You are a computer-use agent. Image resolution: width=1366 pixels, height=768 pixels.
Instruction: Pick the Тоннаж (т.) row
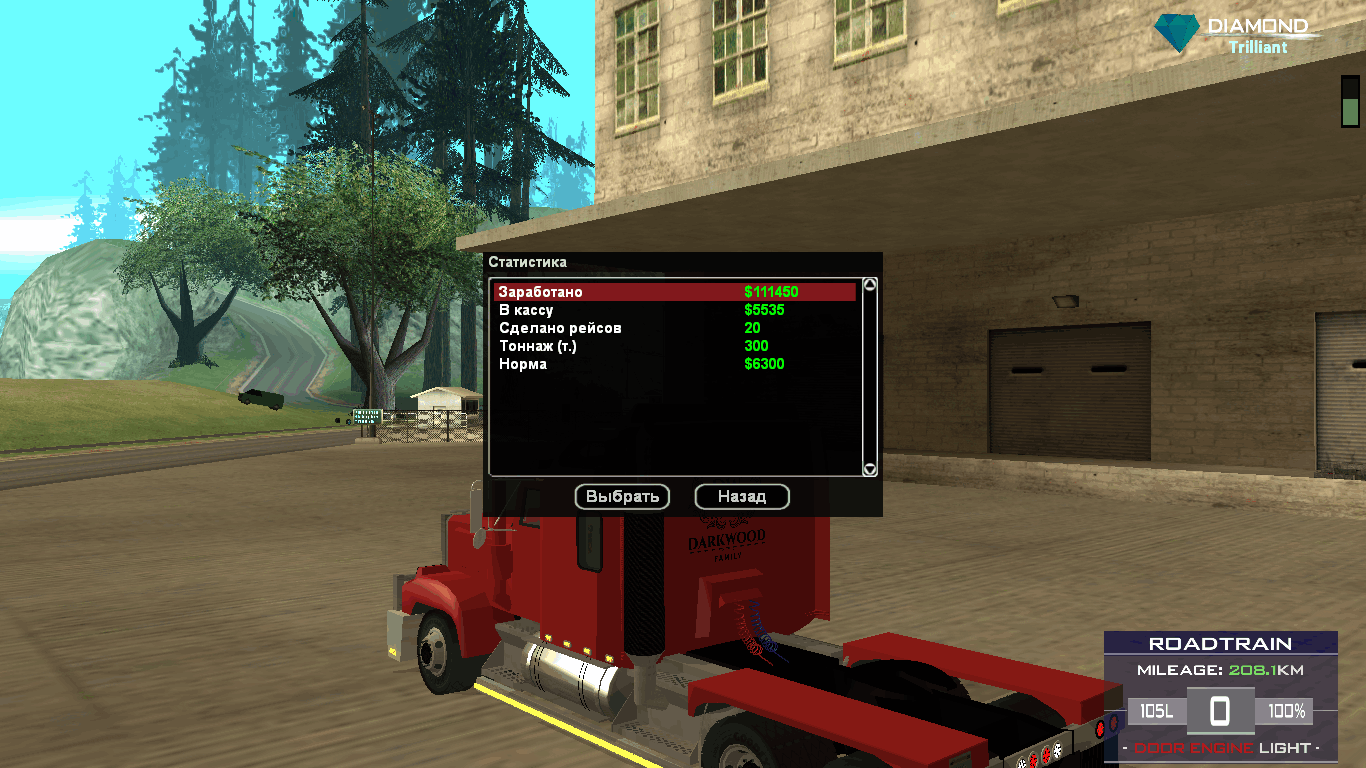(x=674, y=346)
